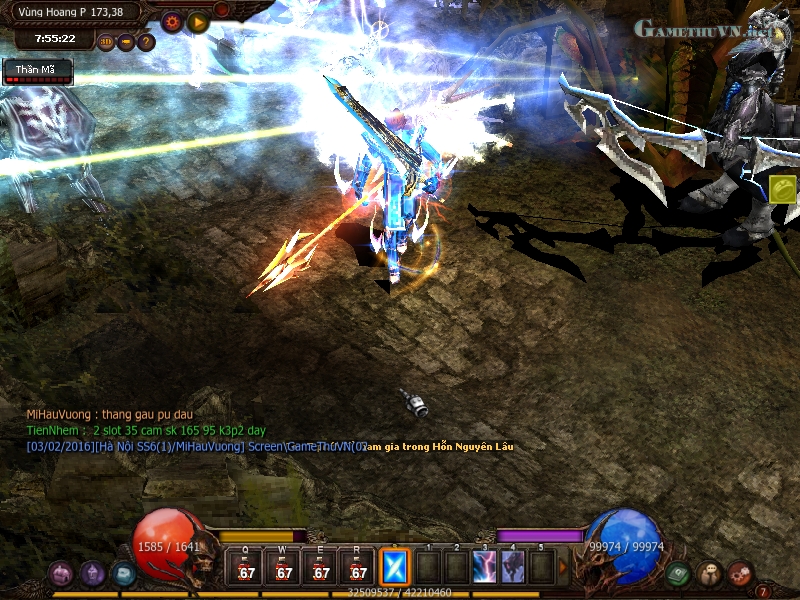Image resolution: width=800 pixels, height=600 pixels.
Task: Click the yellow ring icon
Action: [782, 188]
